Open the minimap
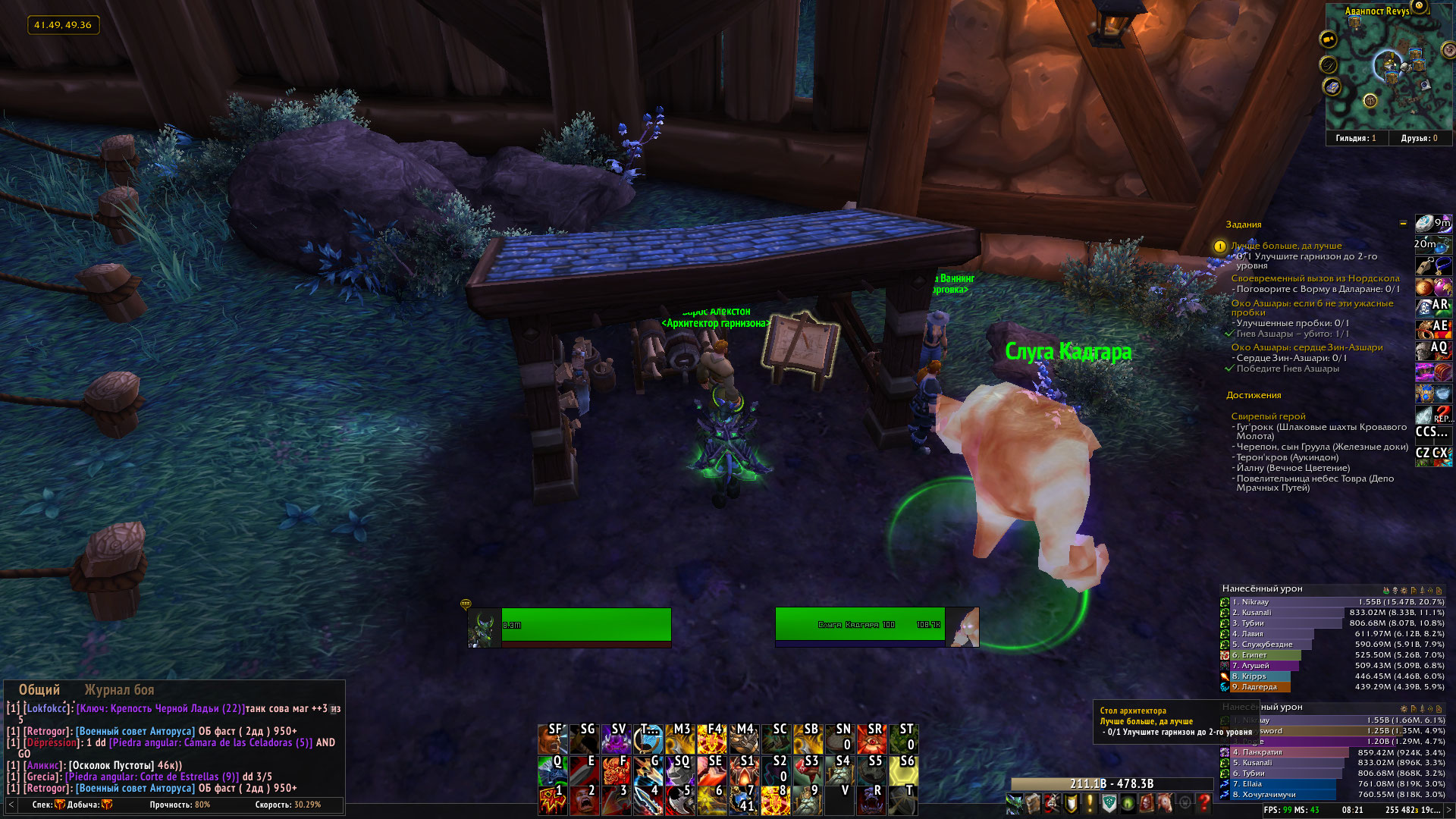1456x819 pixels. point(1388,72)
